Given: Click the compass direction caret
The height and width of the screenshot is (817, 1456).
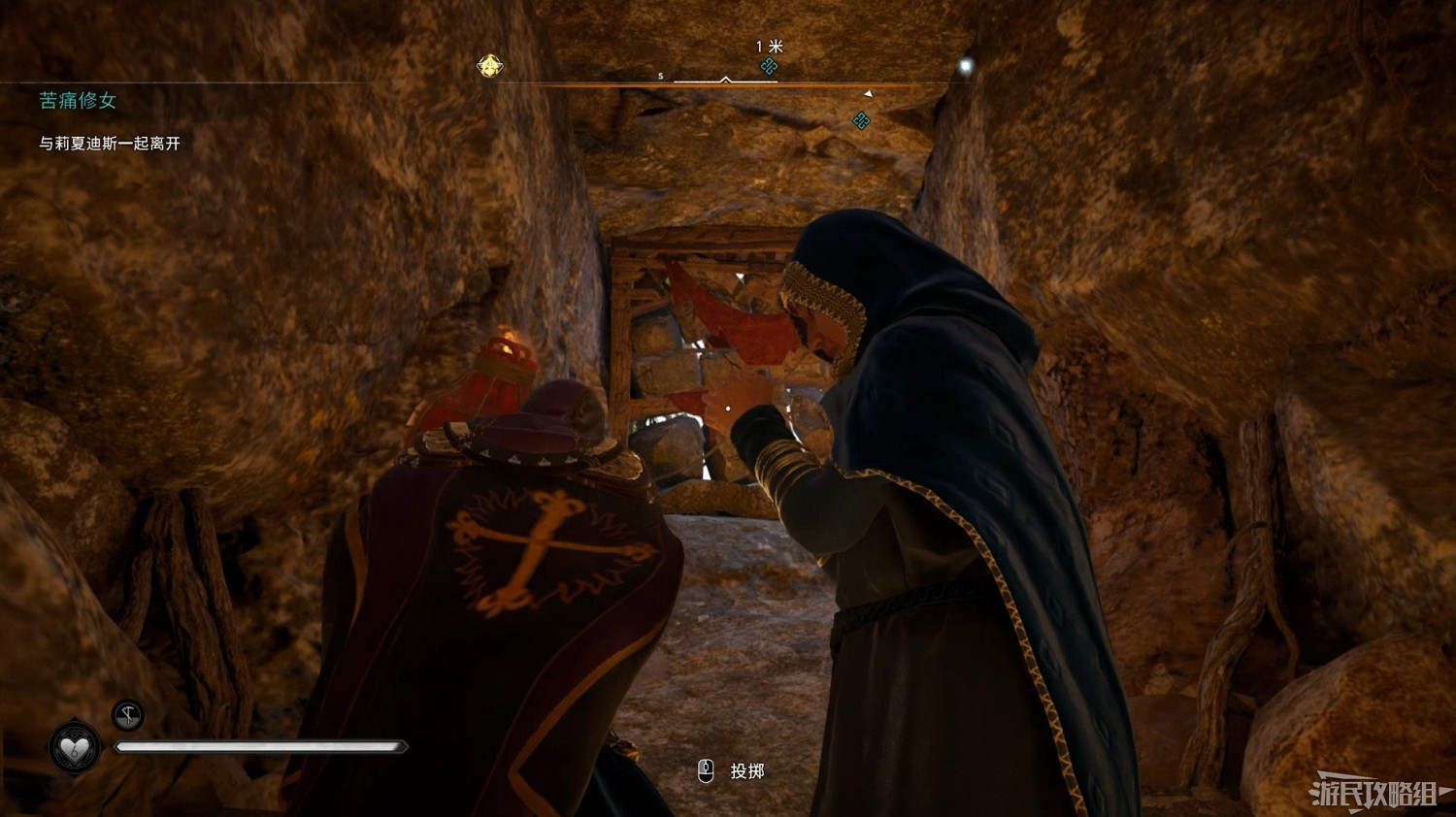Looking at the screenshot, I should point(725,80).
